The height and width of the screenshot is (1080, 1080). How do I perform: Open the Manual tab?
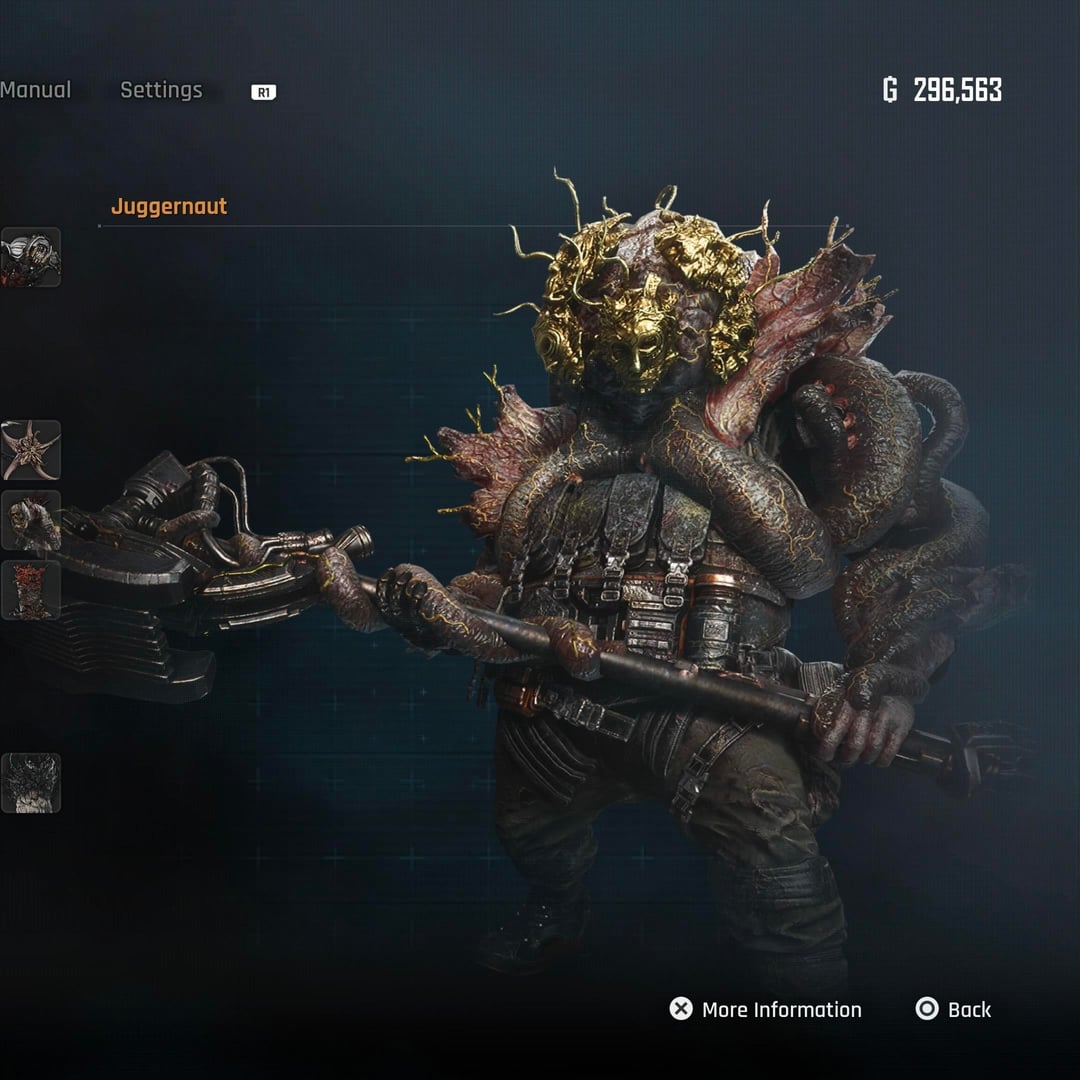pos(35,90)
